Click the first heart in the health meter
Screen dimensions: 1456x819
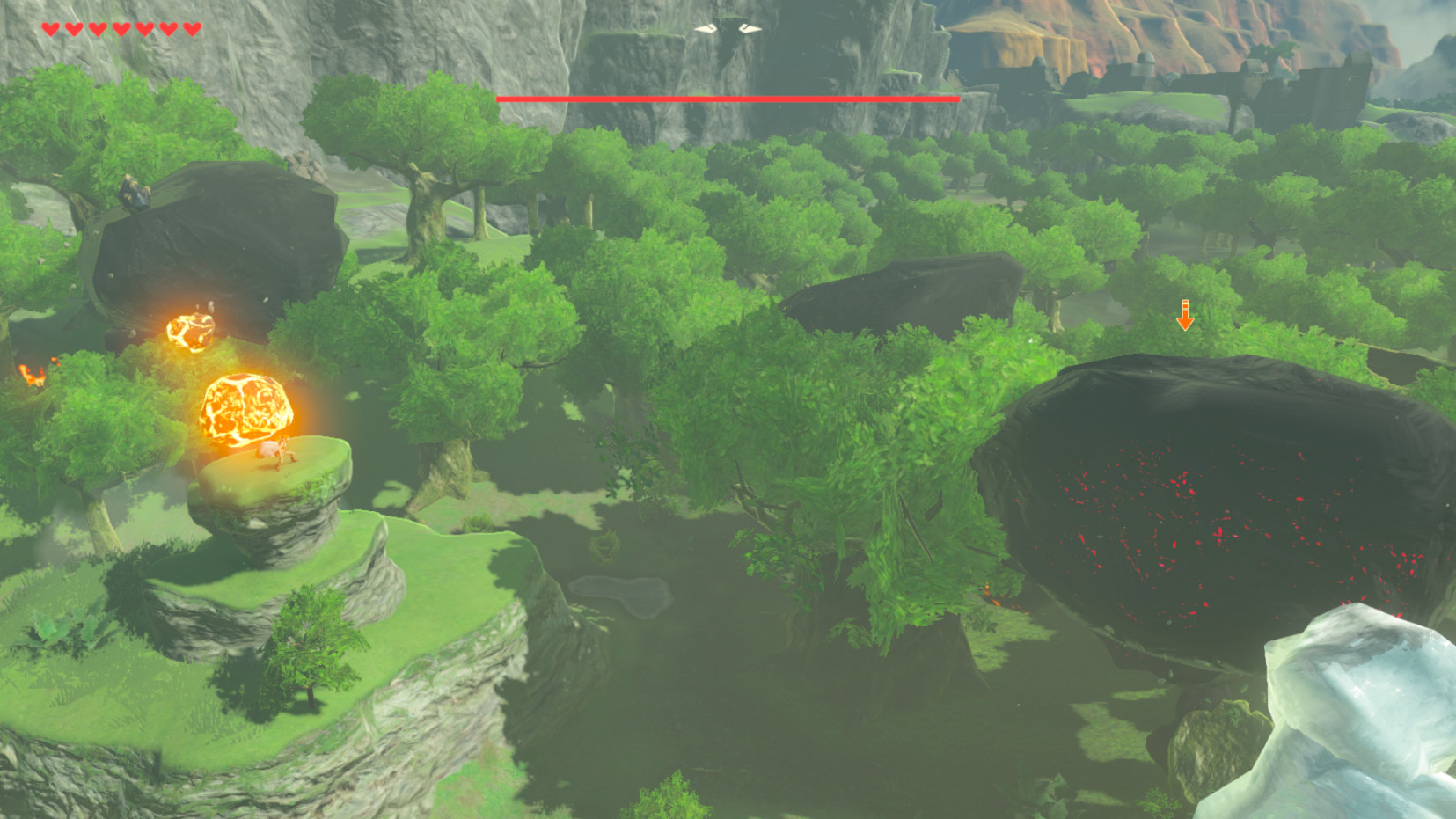pyautogui.click(x=50, y=29)
